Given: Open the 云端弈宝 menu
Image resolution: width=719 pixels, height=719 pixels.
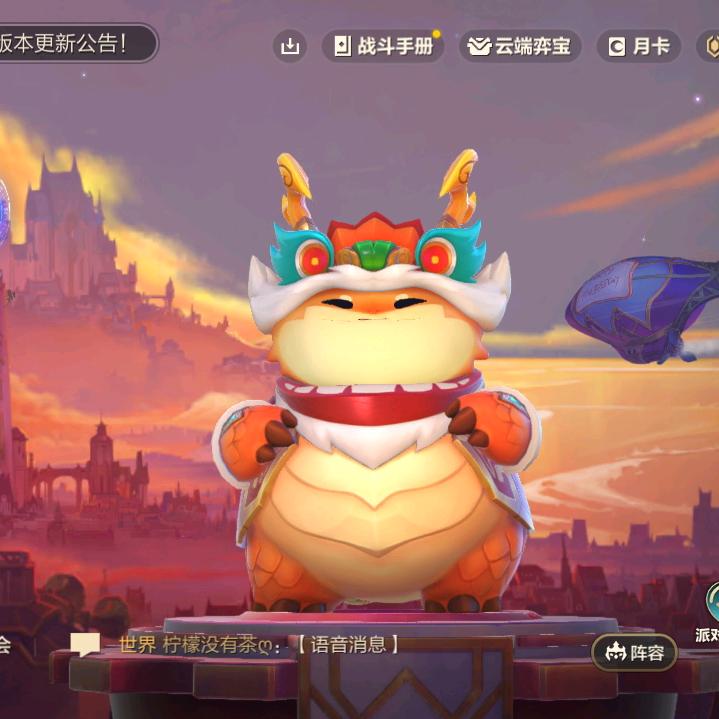Looking at the screenshot, I should pos(520,46).
